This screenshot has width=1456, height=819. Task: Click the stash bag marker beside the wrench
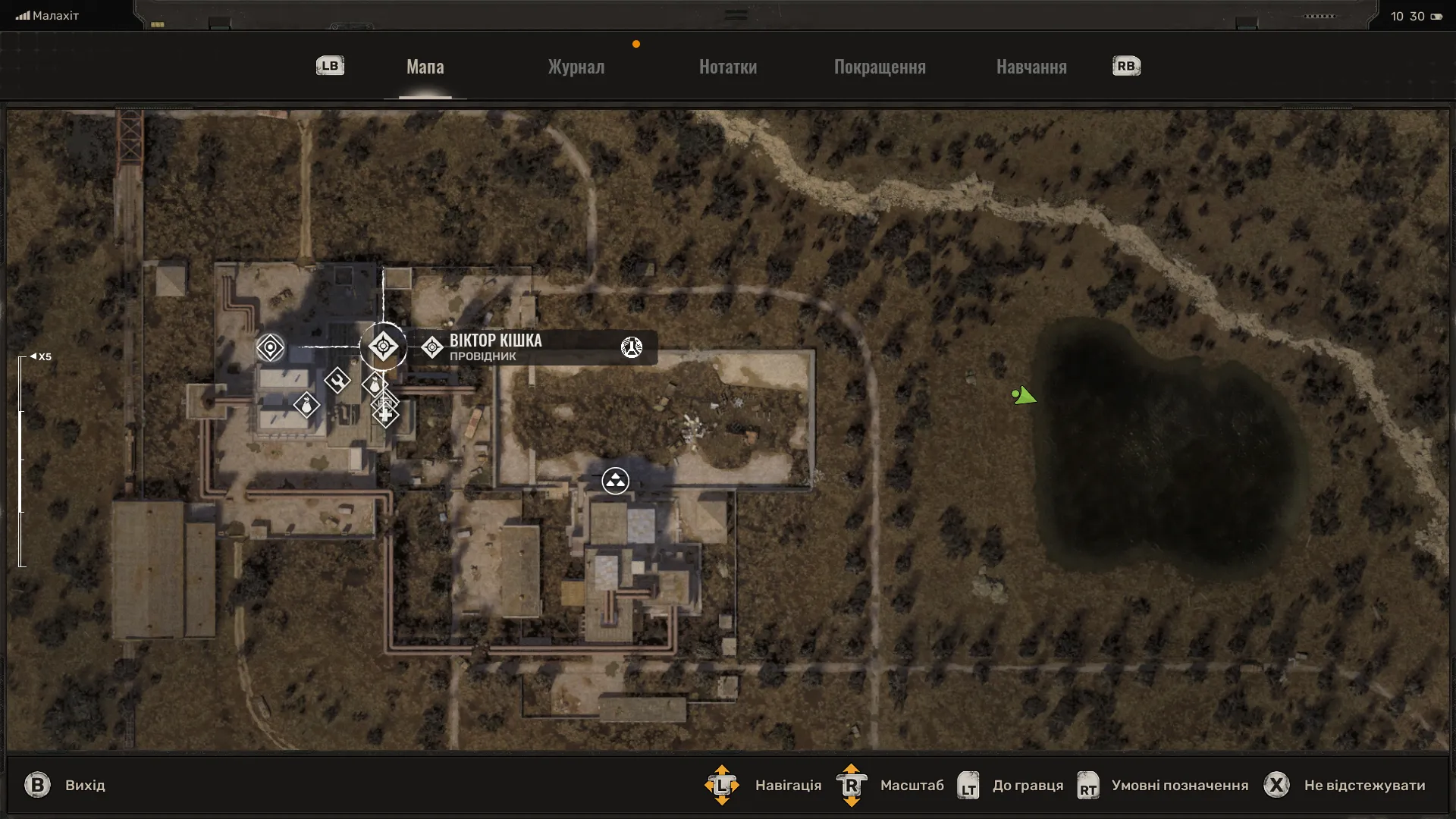click(x=374, y=384)
